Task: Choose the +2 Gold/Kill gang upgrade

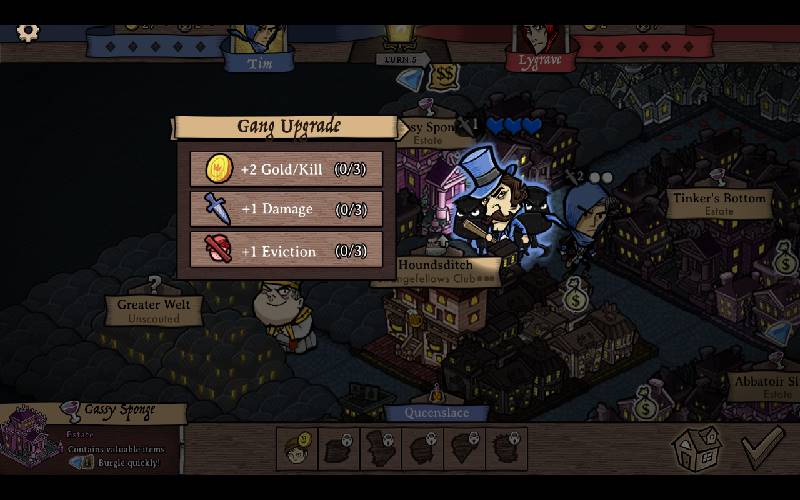Action: pyautogui.click(x=286, y=169)
